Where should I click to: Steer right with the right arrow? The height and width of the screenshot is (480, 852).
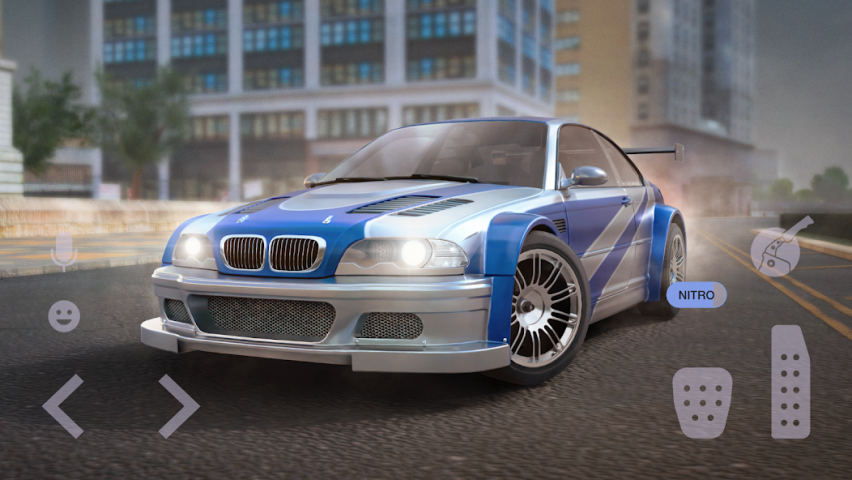(x=178, y=406)
